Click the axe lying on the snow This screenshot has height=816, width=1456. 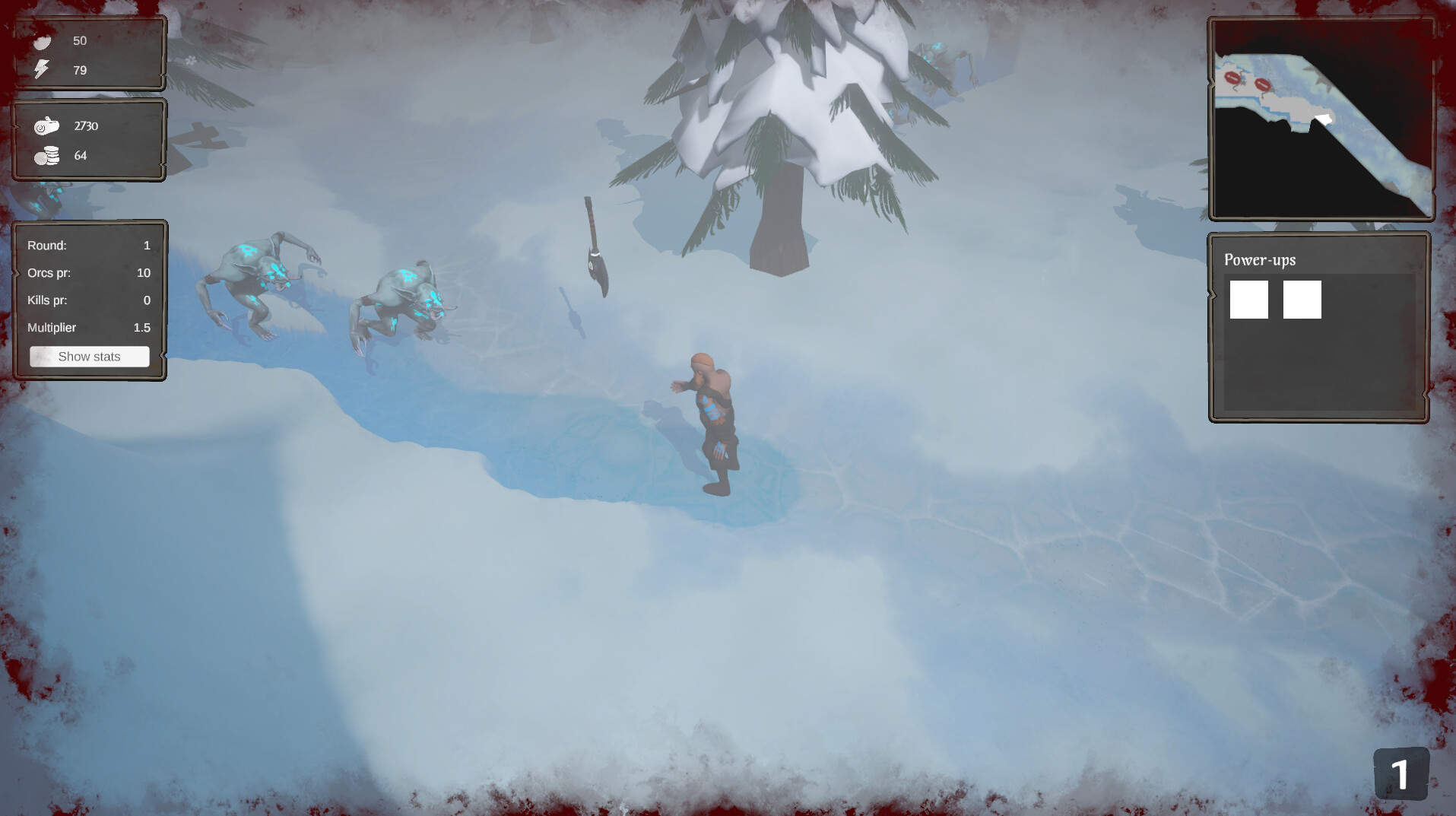(x=597, y=246)
